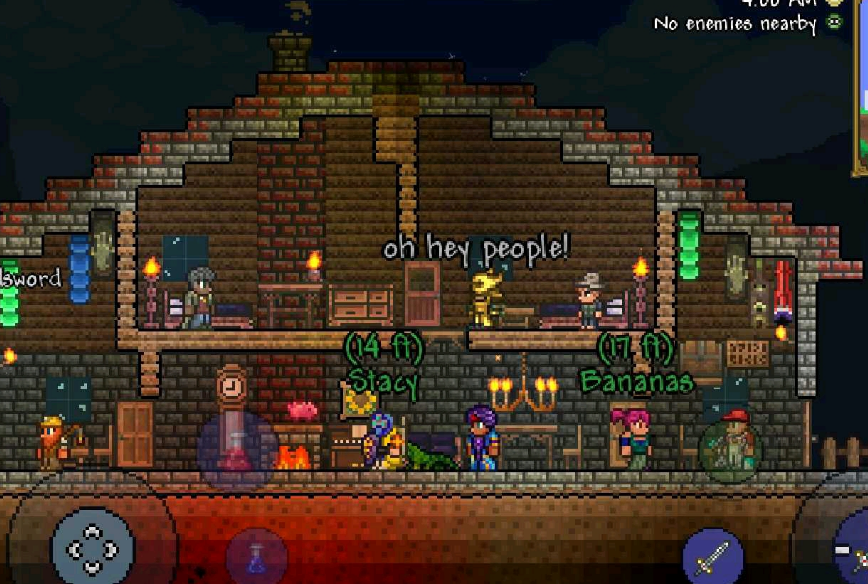Use the red healing potion quick button

click(x=237, y=451)
